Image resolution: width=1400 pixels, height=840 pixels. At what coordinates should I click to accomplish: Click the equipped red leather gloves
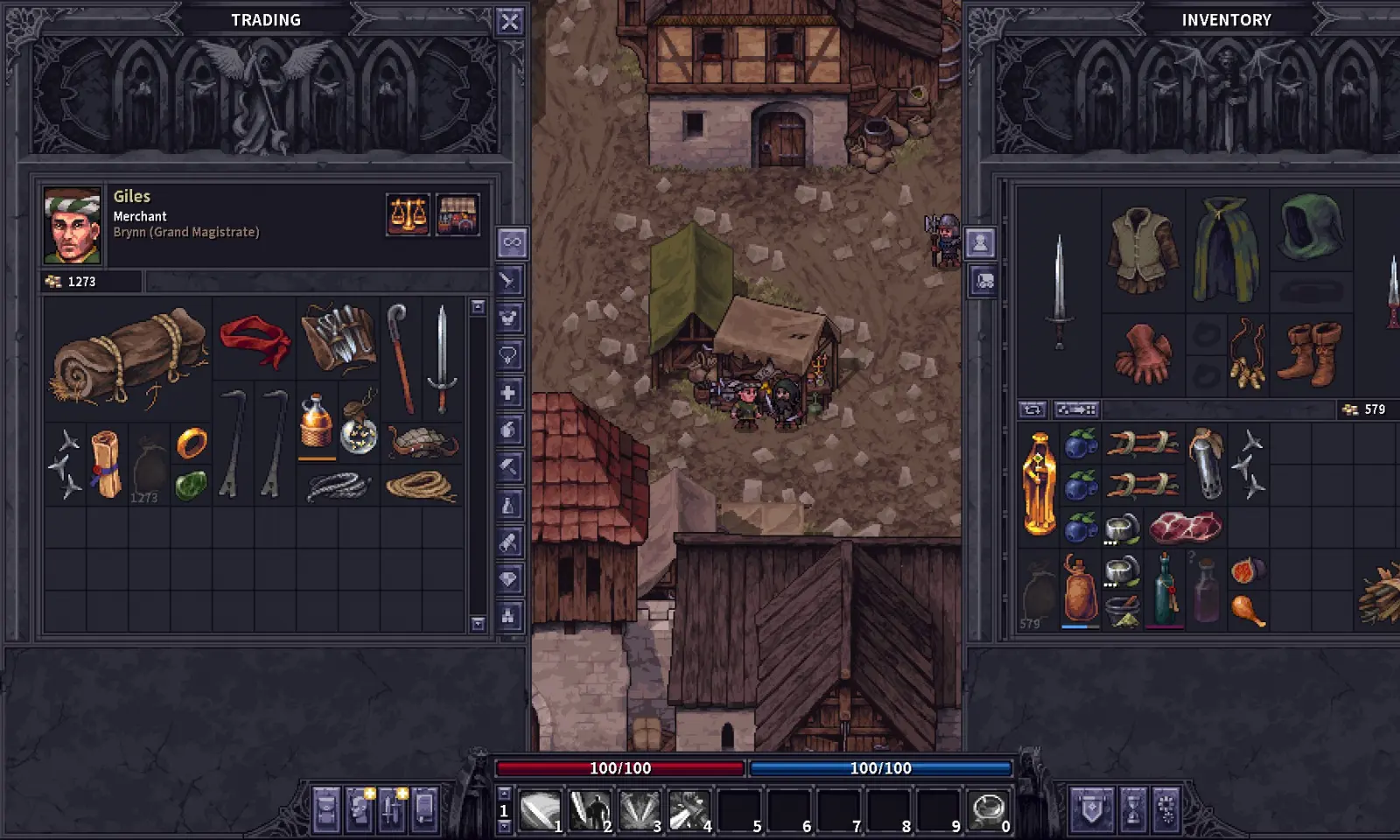click(1143, 353)
